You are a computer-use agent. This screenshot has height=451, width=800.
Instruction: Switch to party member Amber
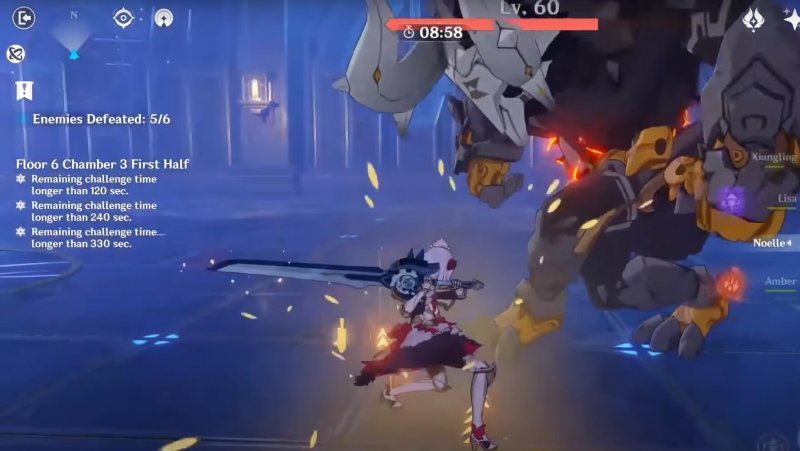(x=780, y=282)
